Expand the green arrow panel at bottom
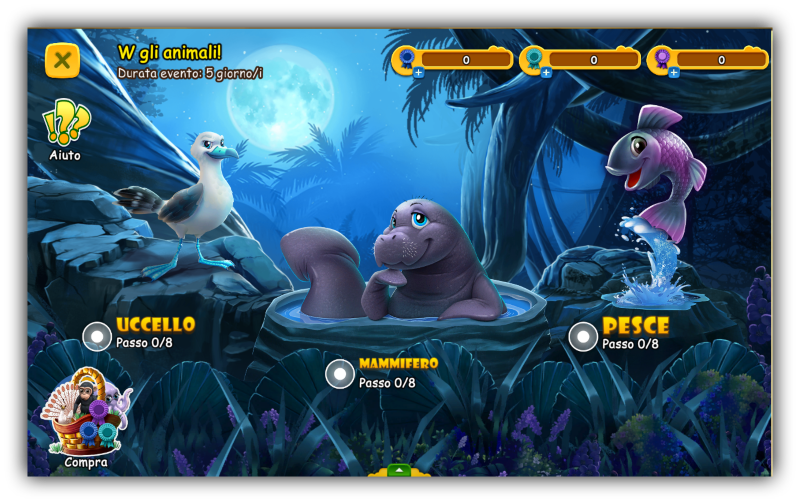The width and height of the screenshot is (800, 504). pos(399,470)
